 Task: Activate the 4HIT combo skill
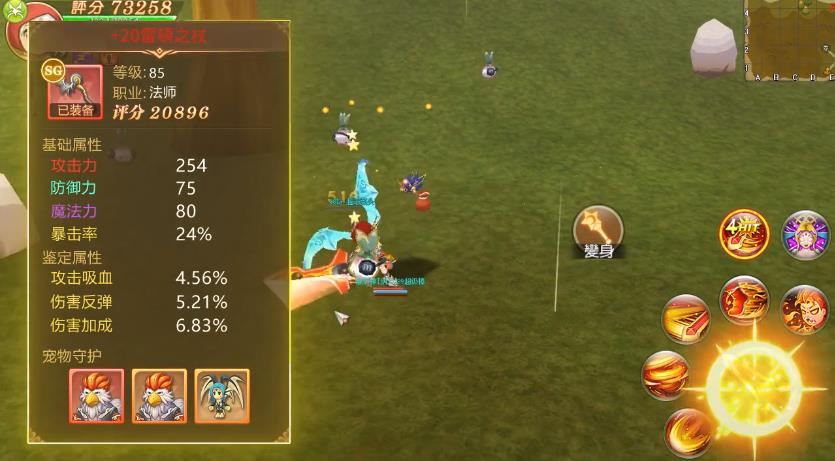point(745,235)
